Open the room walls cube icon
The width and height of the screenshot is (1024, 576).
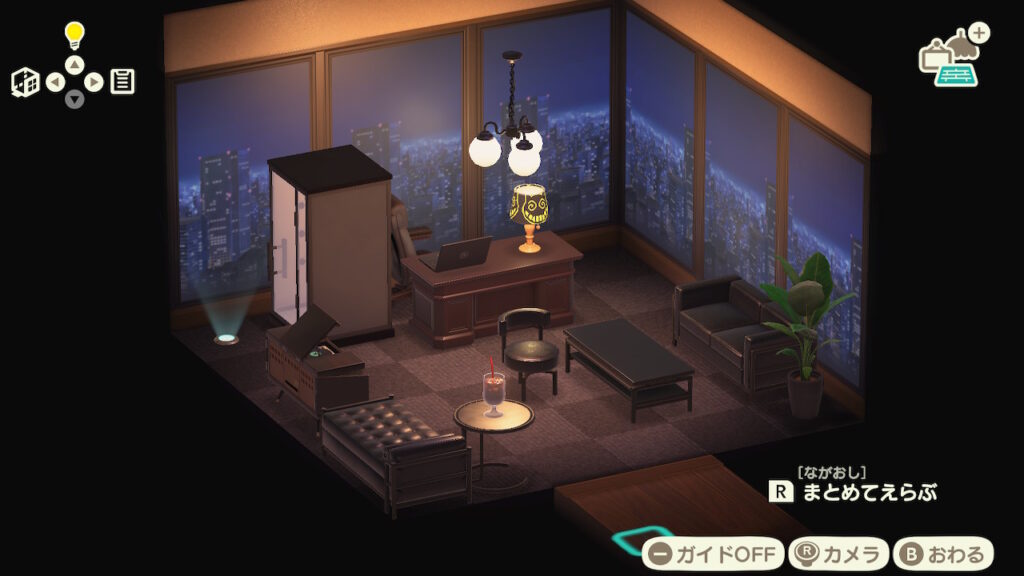[25, 82]
